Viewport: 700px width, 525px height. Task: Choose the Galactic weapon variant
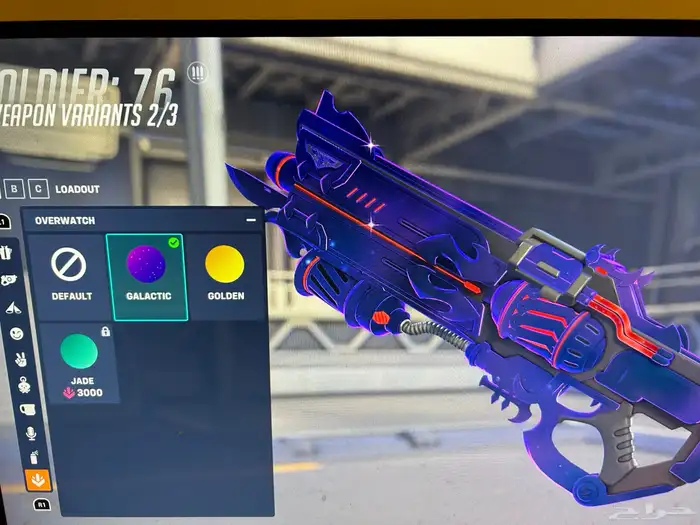pos(146,276)
